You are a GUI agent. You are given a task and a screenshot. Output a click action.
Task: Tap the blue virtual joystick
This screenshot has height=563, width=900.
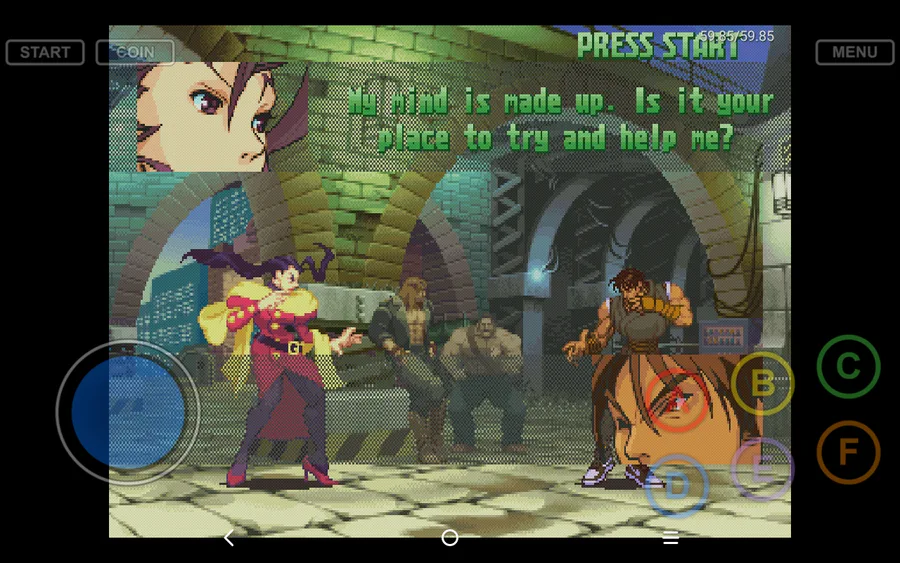(128, 412)
